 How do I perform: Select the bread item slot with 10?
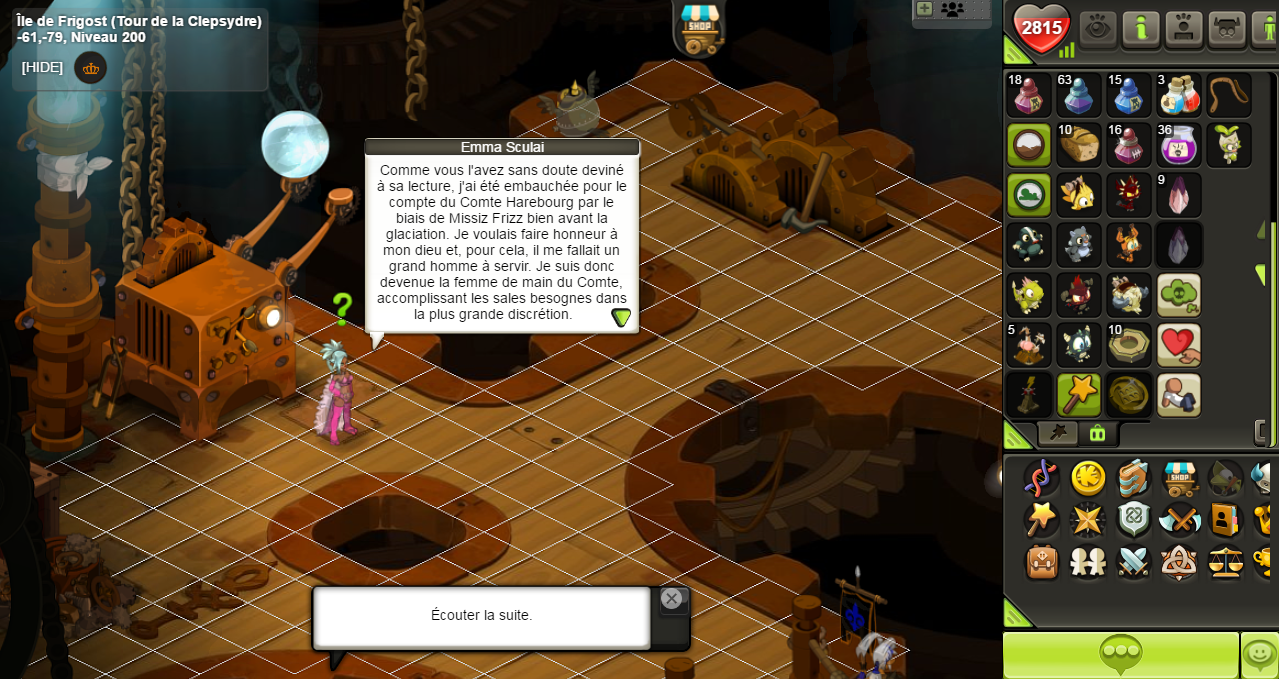point(1078,145)
